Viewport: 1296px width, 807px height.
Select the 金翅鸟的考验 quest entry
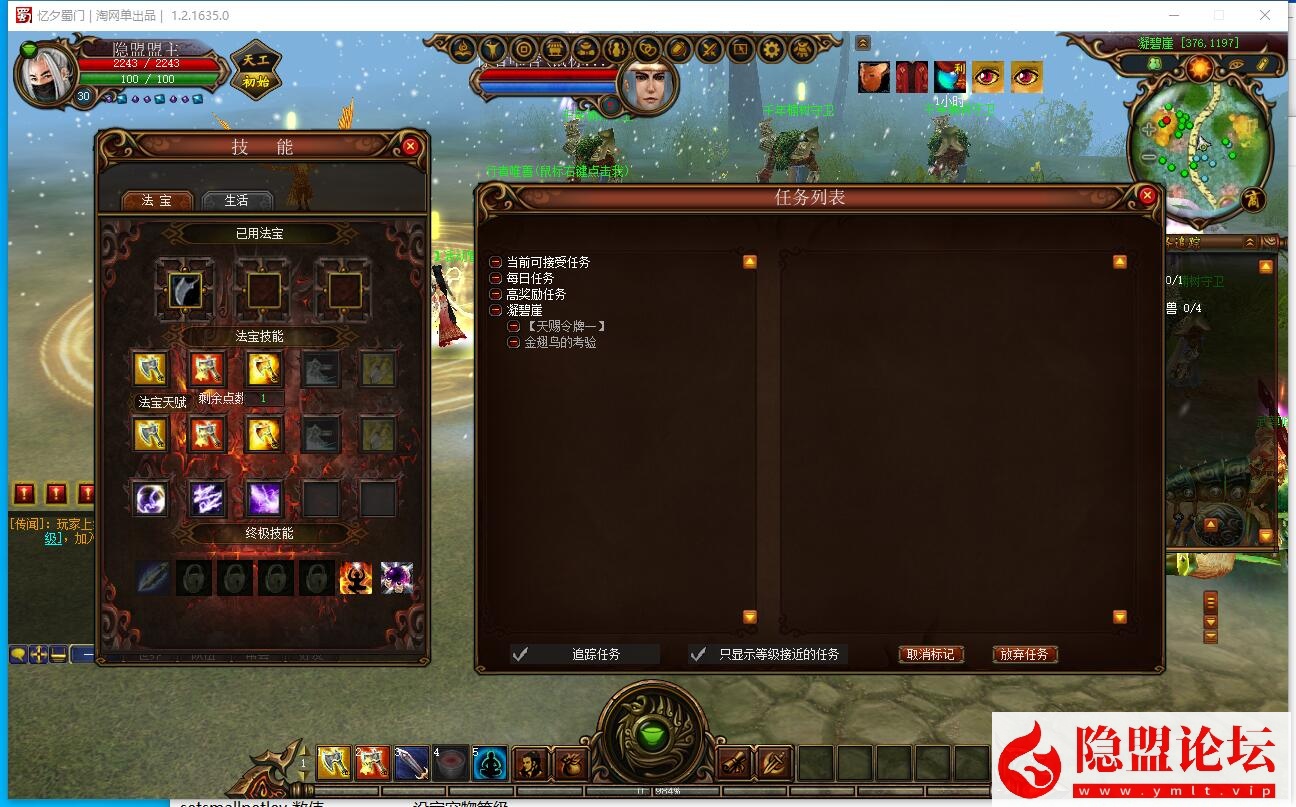[x=560, y=342]
